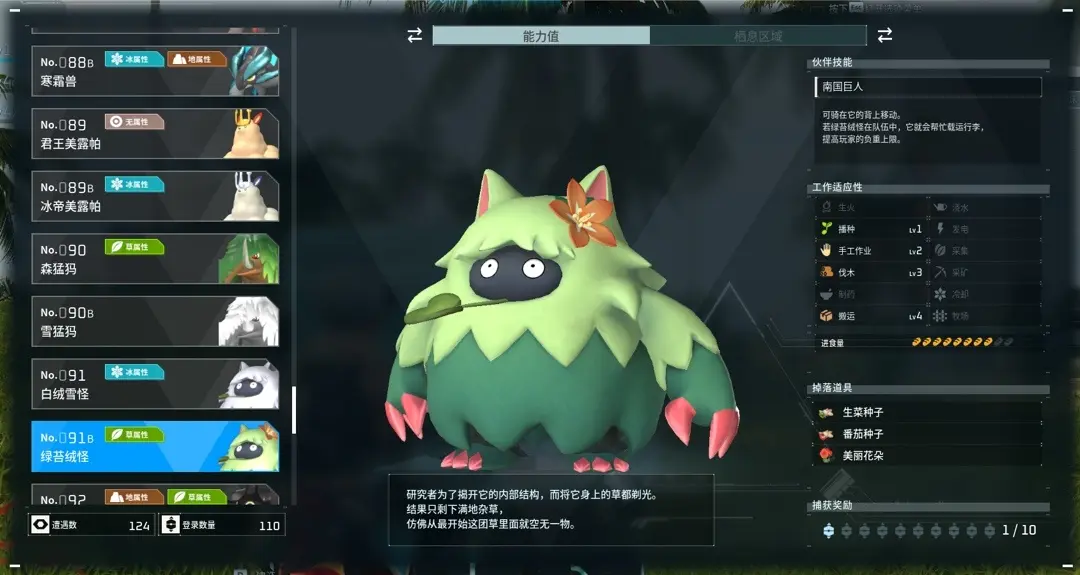Click the 南国巨人 partner skill box

[x=928, y=87]
